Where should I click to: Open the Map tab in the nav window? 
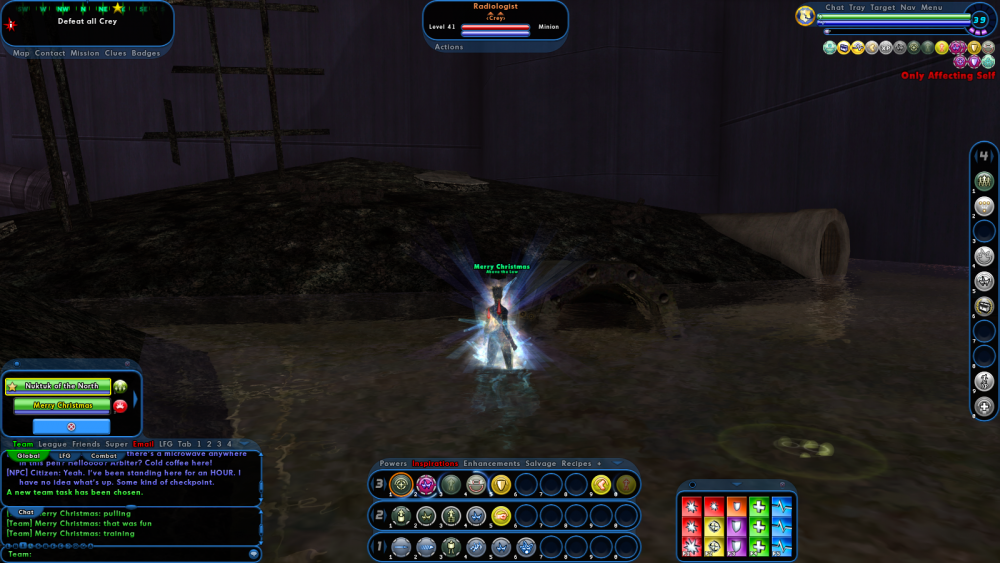tap(21, 53)
